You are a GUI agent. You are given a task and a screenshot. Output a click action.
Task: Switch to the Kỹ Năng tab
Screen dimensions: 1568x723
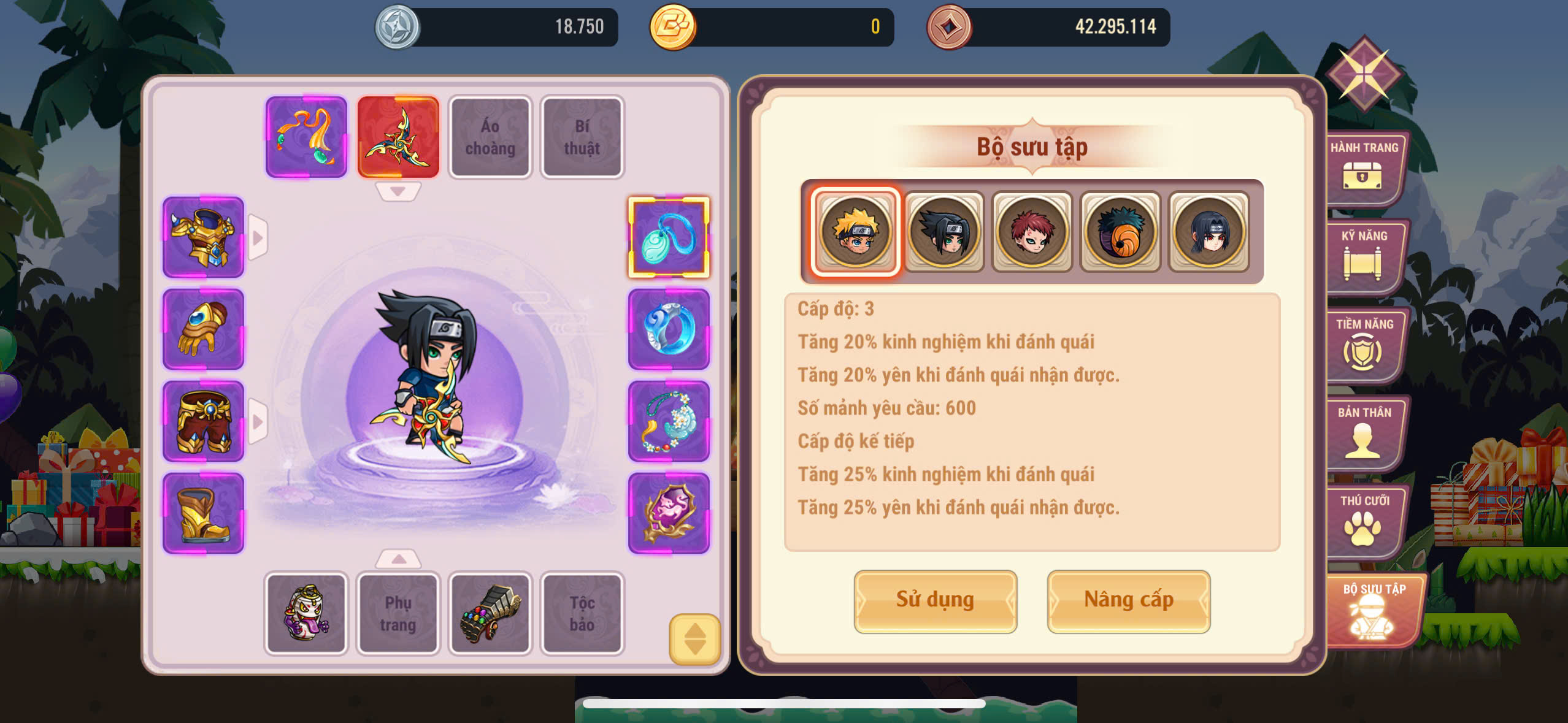(x=1364, y=256)
